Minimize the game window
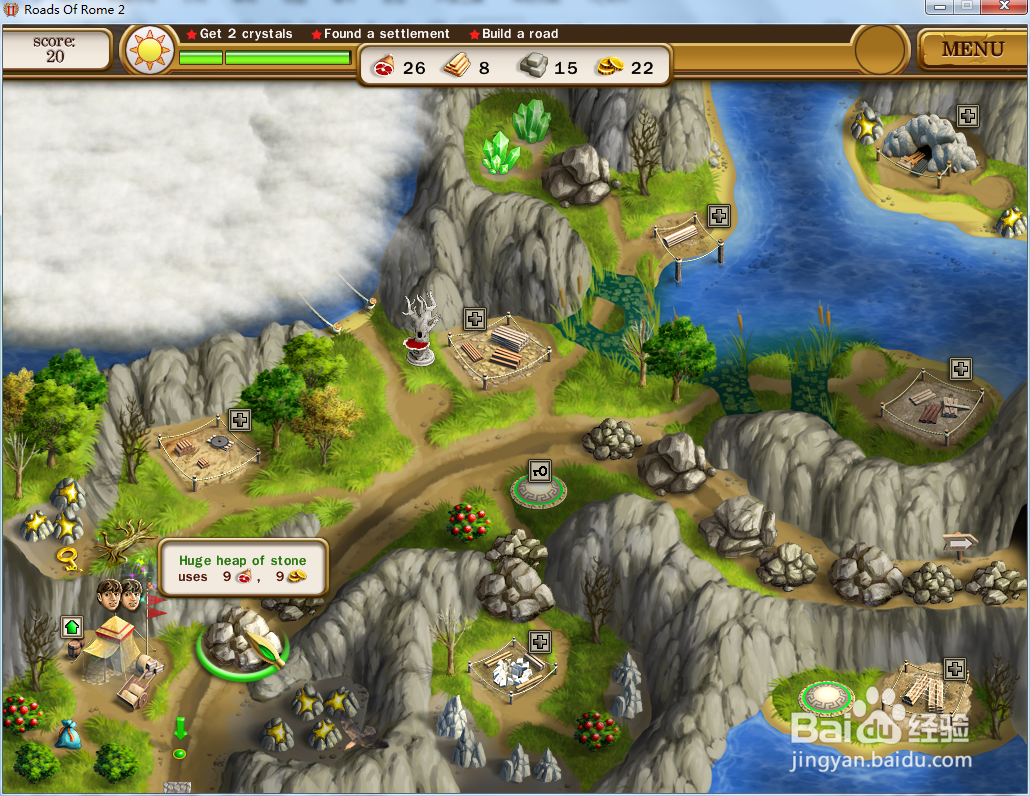Image resolution: width=1030 pixels, height=796 pixels. (938, 7)
